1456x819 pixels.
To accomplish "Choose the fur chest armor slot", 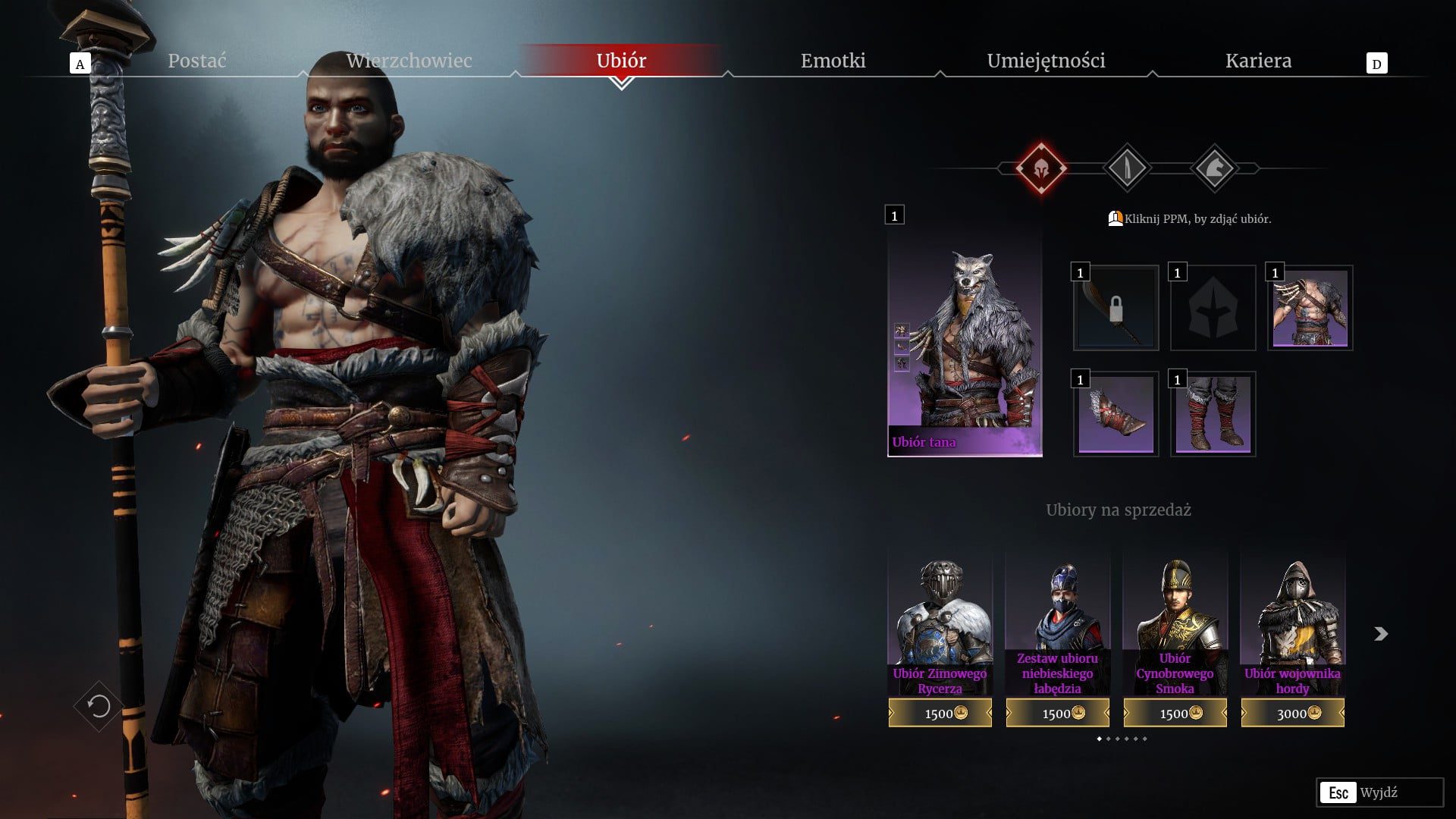I will click(1310, 308).
